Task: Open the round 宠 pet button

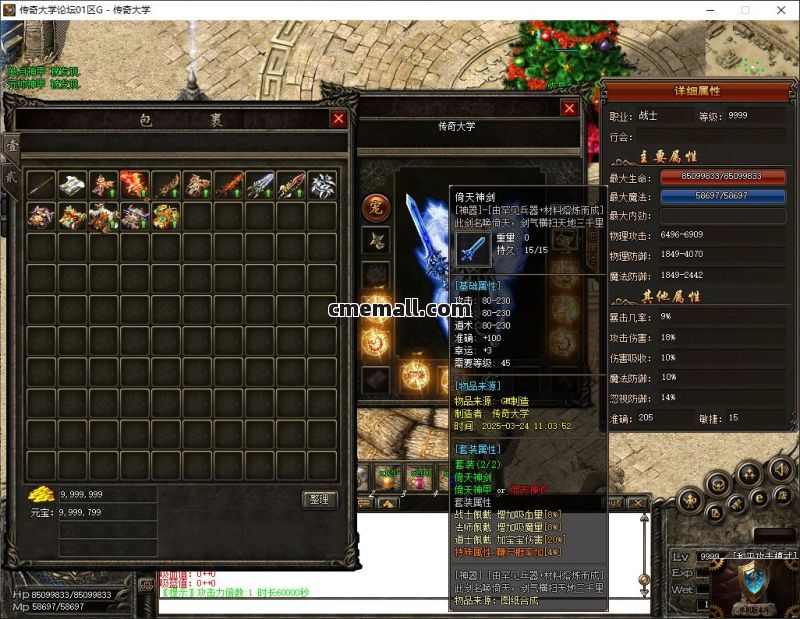Action: [375, 207]
